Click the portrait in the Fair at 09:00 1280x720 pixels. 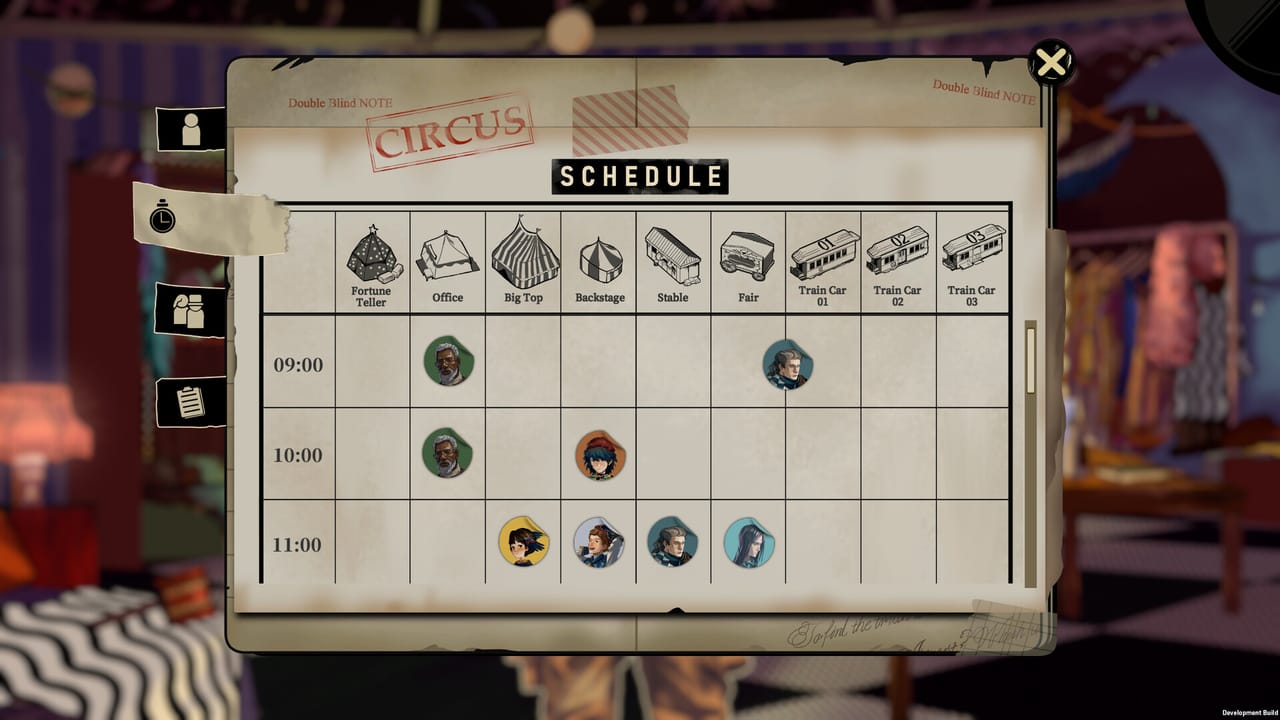point(786,364)
